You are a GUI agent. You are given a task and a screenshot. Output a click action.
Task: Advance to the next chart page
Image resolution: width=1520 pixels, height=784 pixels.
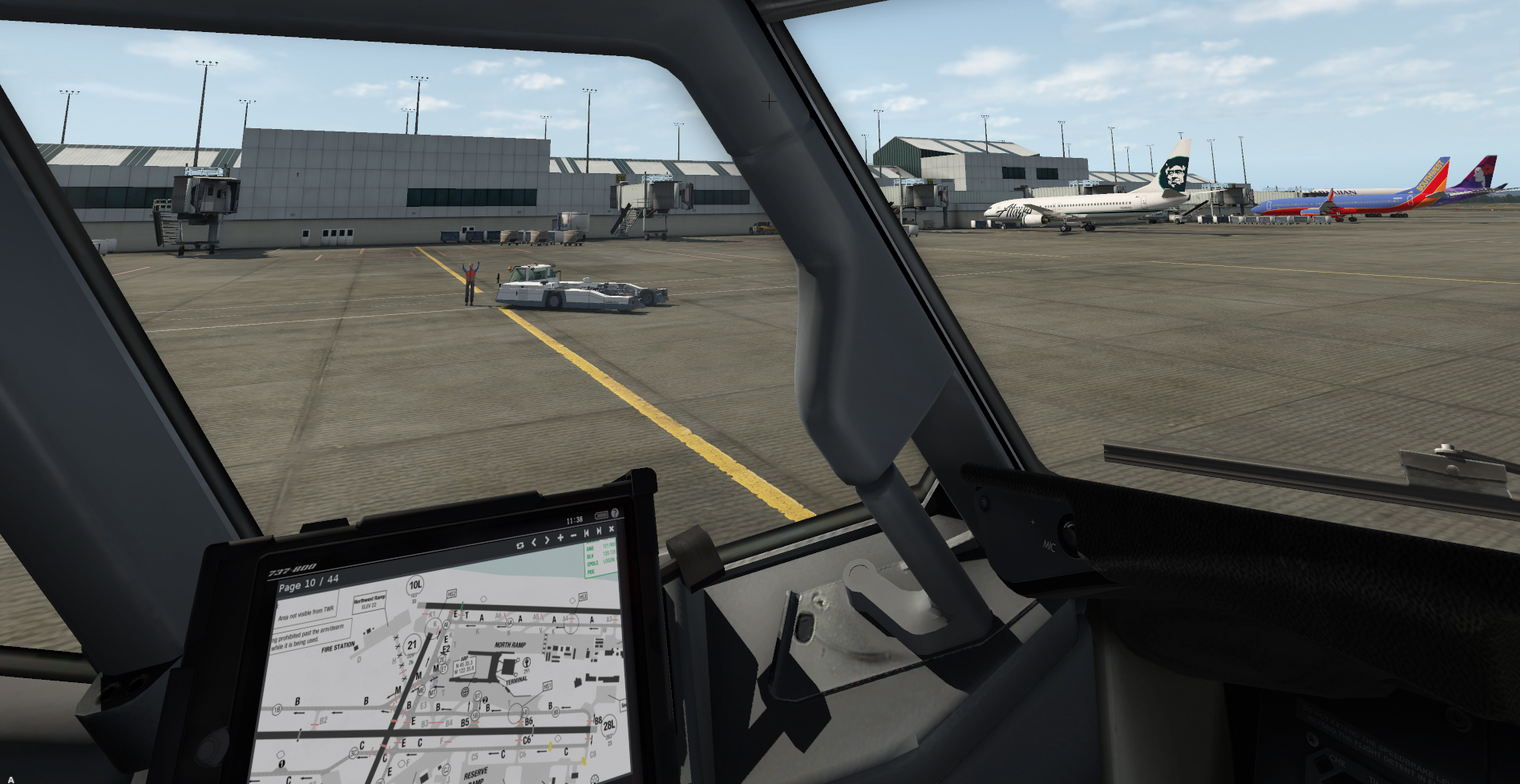coord(547,540)
